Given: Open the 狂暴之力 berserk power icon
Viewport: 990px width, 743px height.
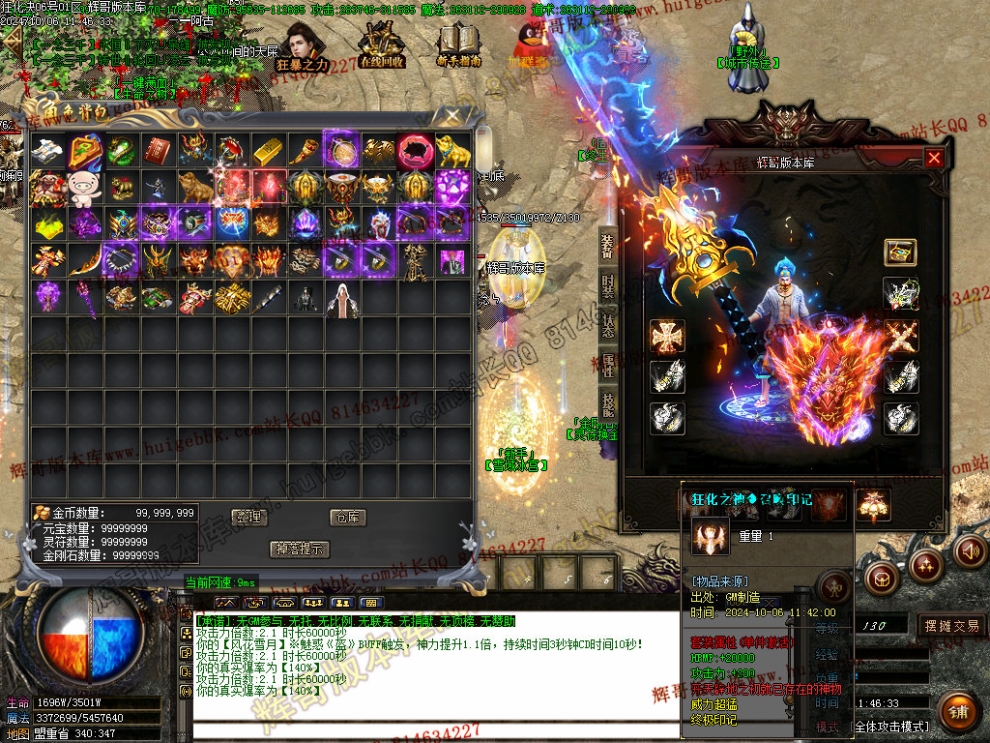Looking at the screenshot, I should click(303, 48).
